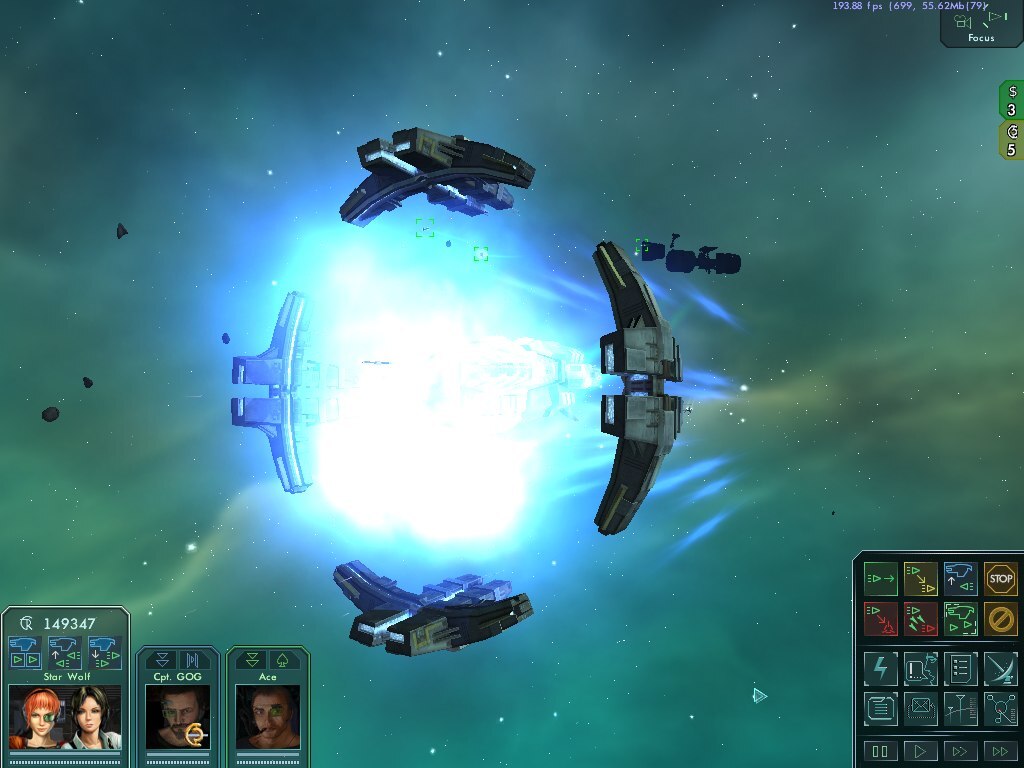Click the green move-forward command button
Viewport: 1024px width, 768px height.
pos(881,579)
